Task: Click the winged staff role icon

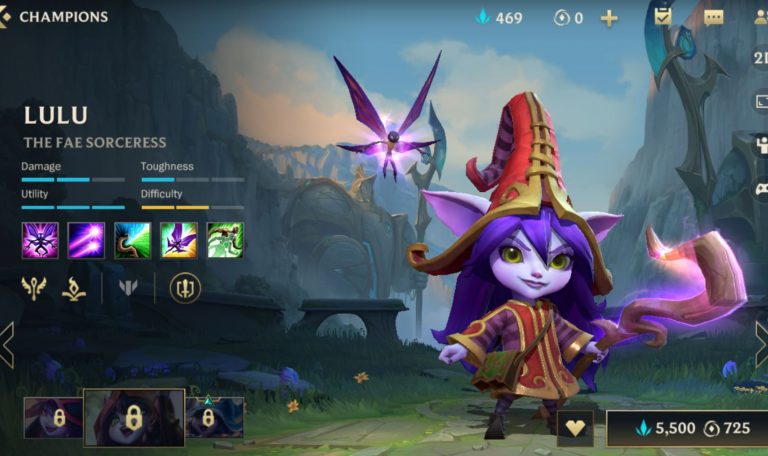Action: (x=34, y=289)
